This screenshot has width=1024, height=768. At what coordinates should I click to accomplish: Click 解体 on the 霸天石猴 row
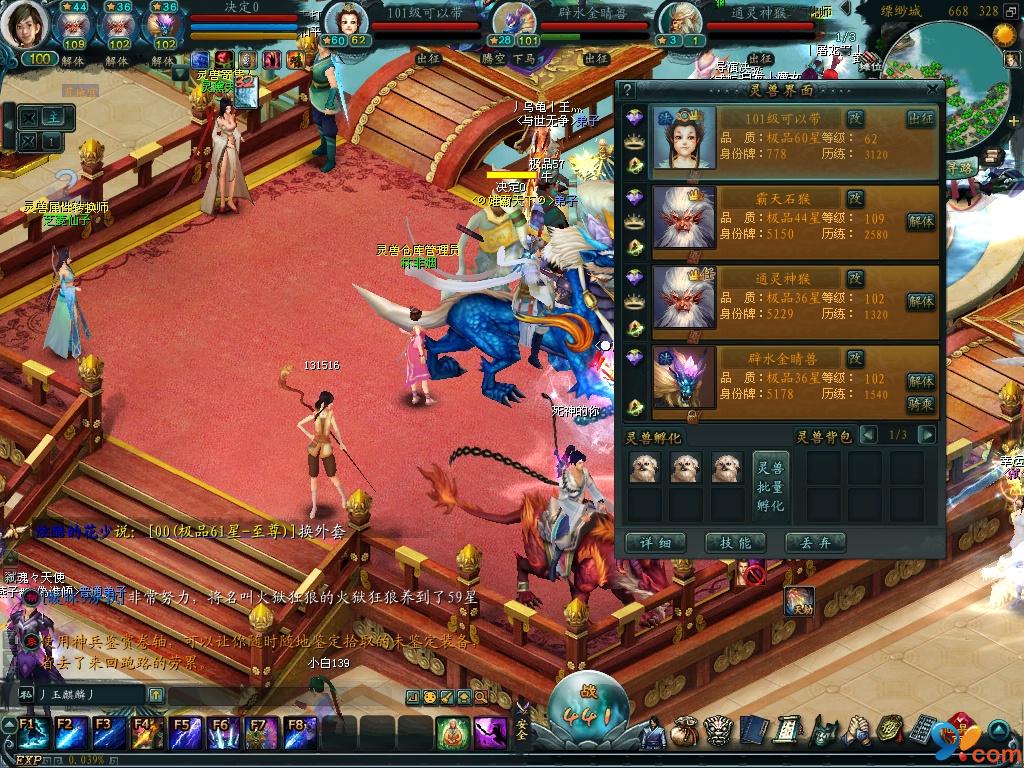pyautogui.click(x=920, y=221)
